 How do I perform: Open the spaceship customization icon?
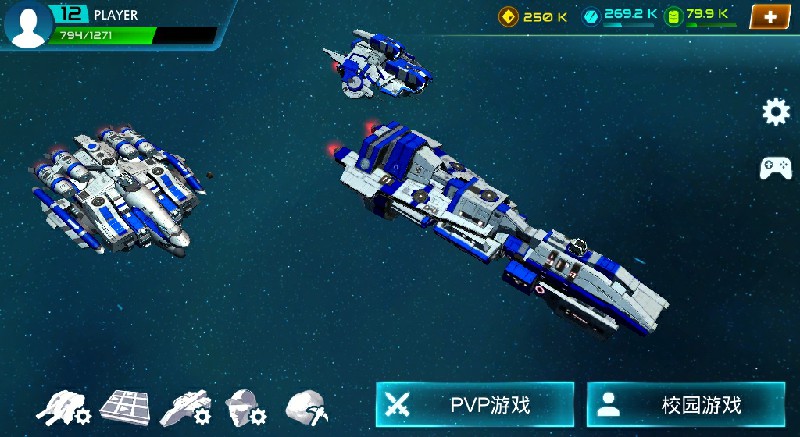[x=185, y=407]
